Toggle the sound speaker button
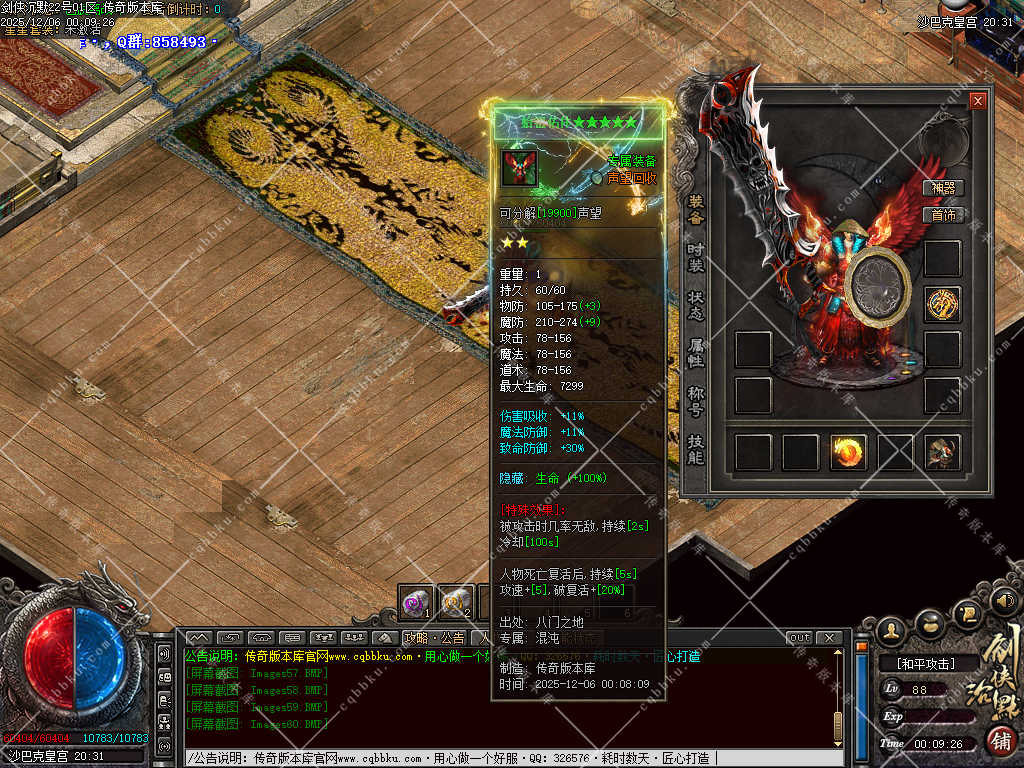1024x768 pixels. [1003, 603]
